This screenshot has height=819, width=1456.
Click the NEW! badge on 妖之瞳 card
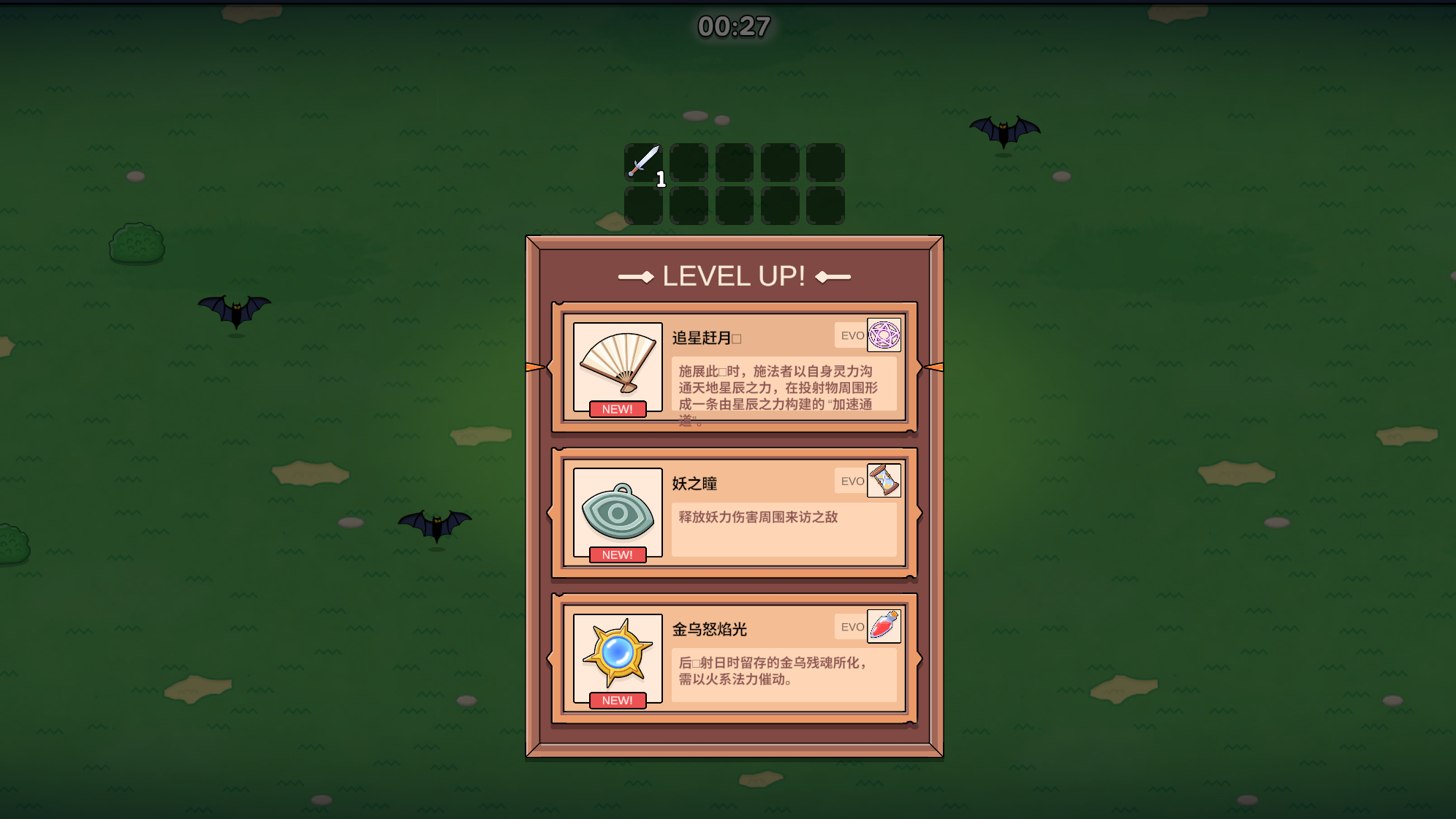618,555
